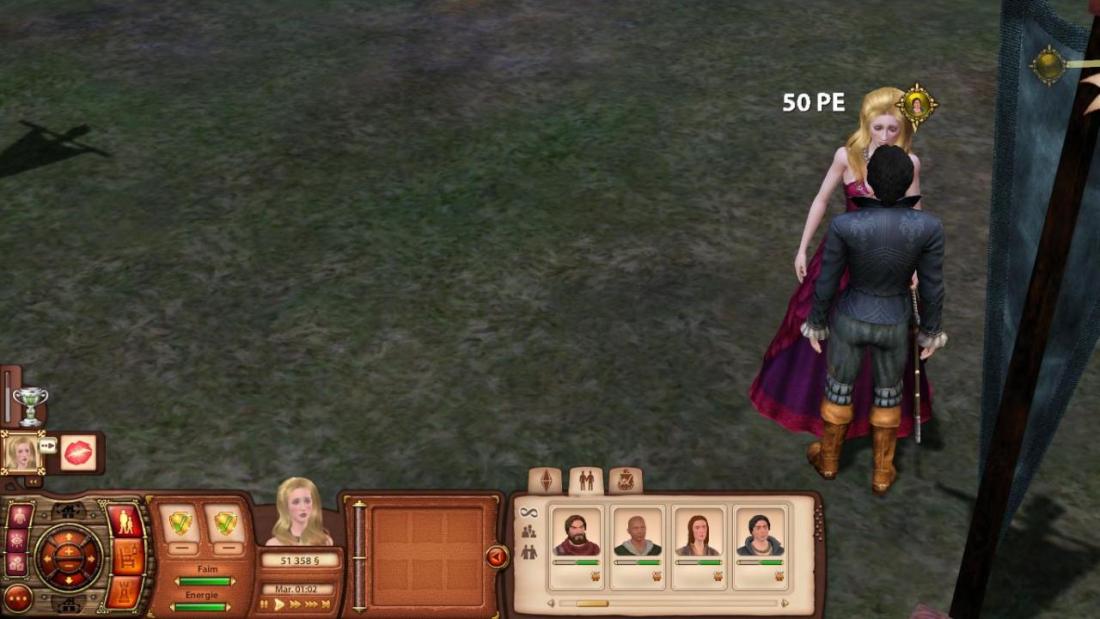Open the ship emblem tab
The image size is (1100, 619).
tap(625, 480)
